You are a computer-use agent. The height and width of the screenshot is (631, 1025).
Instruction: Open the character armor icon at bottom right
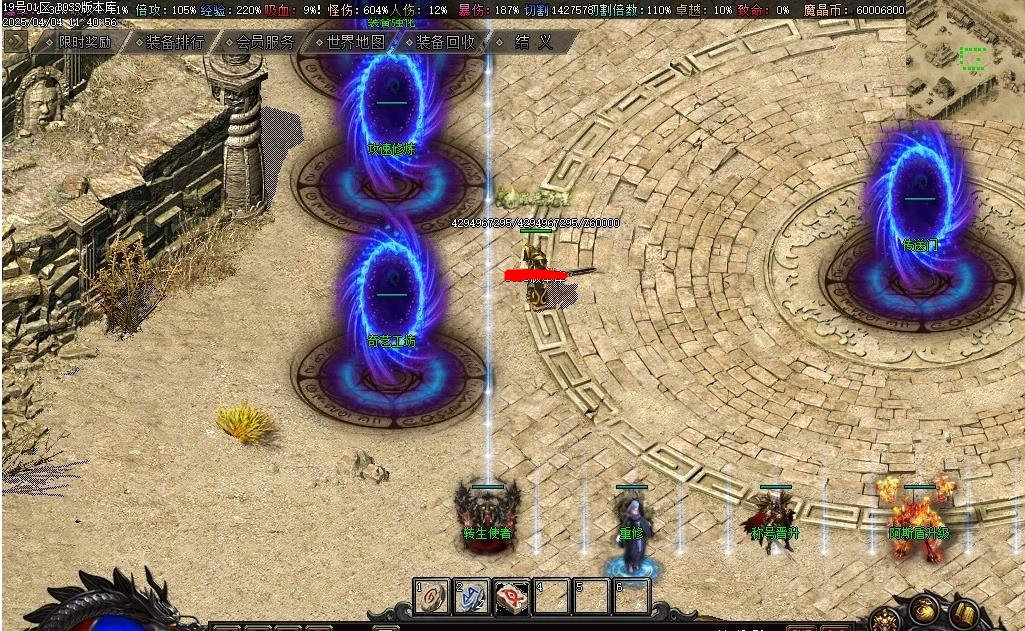884,618
